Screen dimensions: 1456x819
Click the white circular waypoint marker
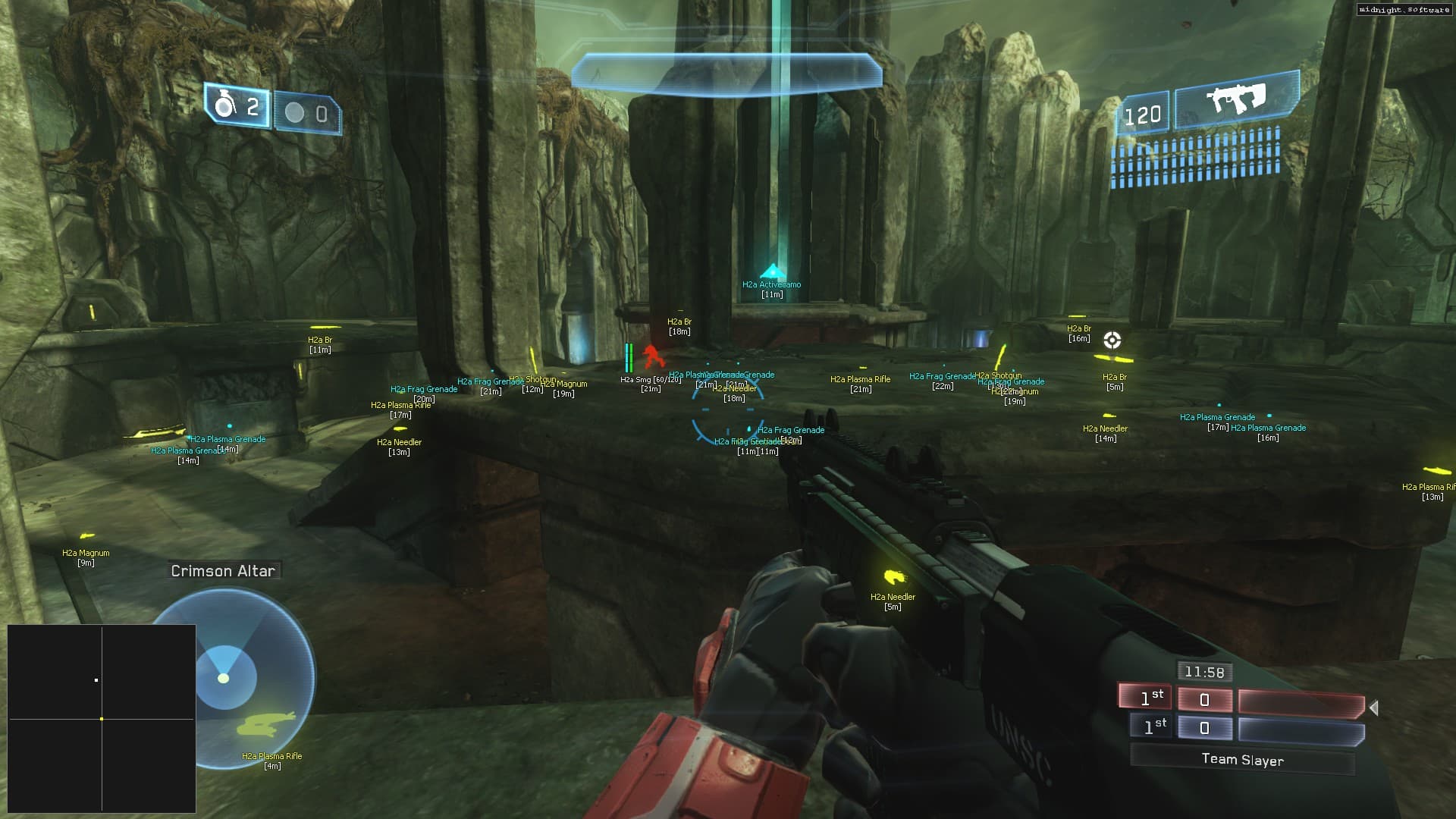(x=1112, y=340)
